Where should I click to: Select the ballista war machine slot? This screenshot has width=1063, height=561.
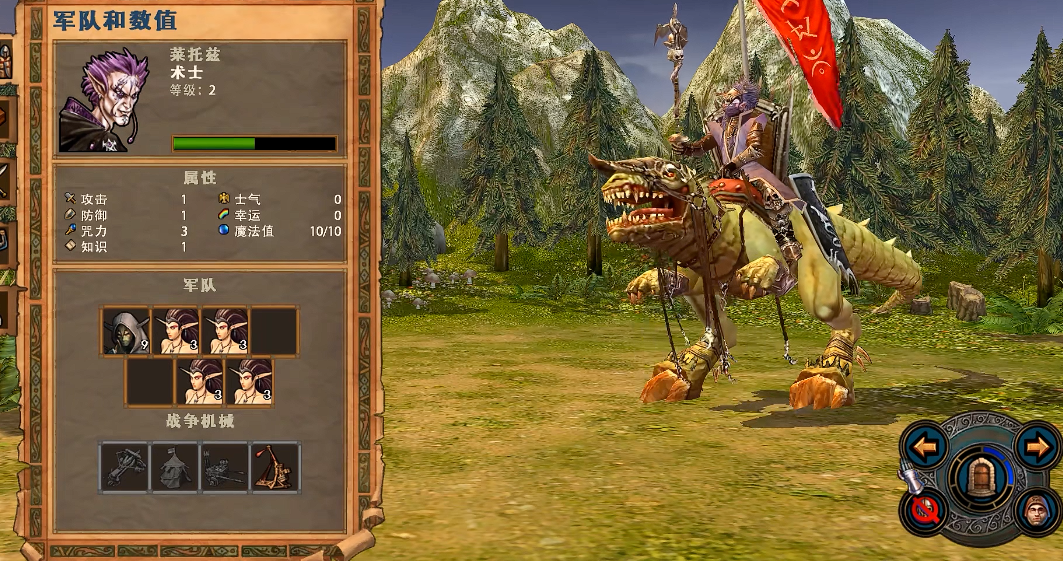tap(125, 467)
